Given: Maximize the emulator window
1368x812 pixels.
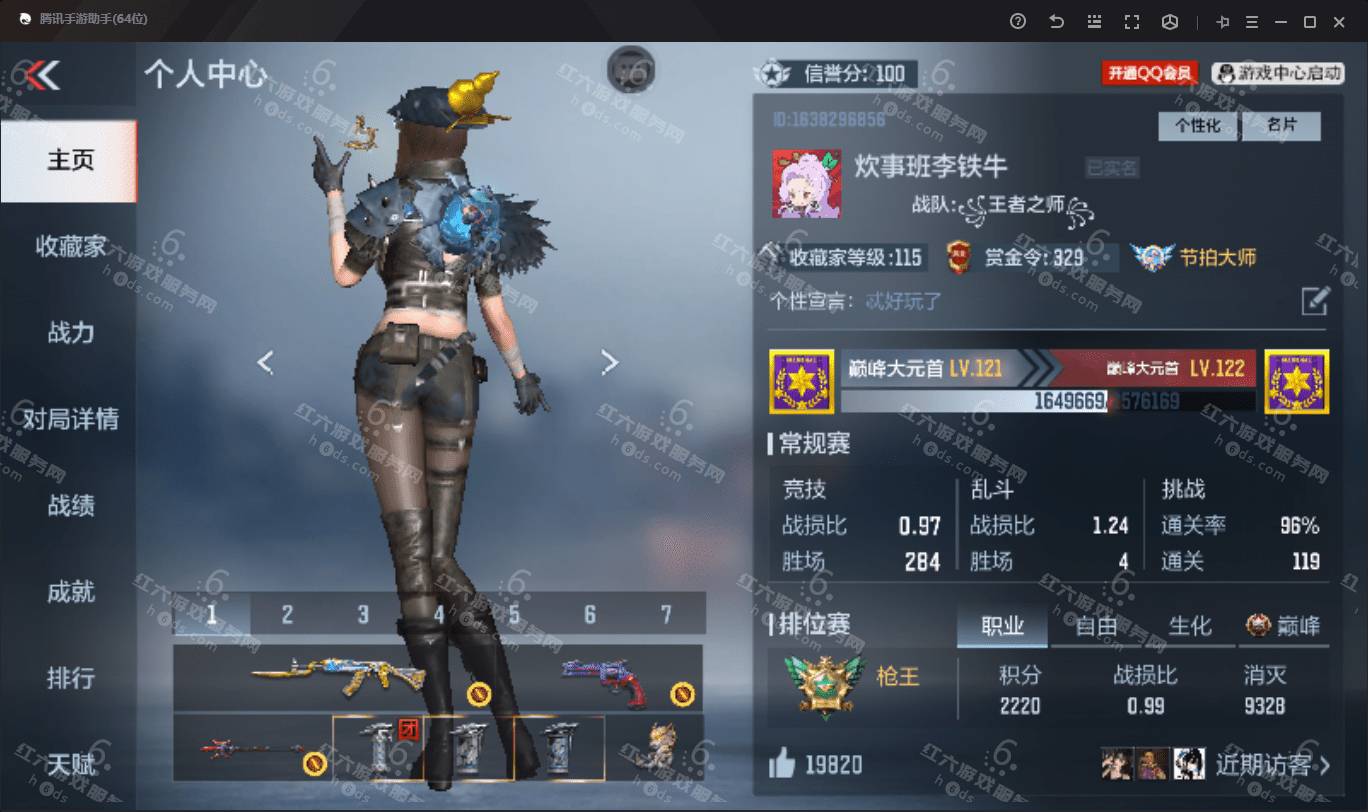Looking at the screenshot, I should (1309, 21).
